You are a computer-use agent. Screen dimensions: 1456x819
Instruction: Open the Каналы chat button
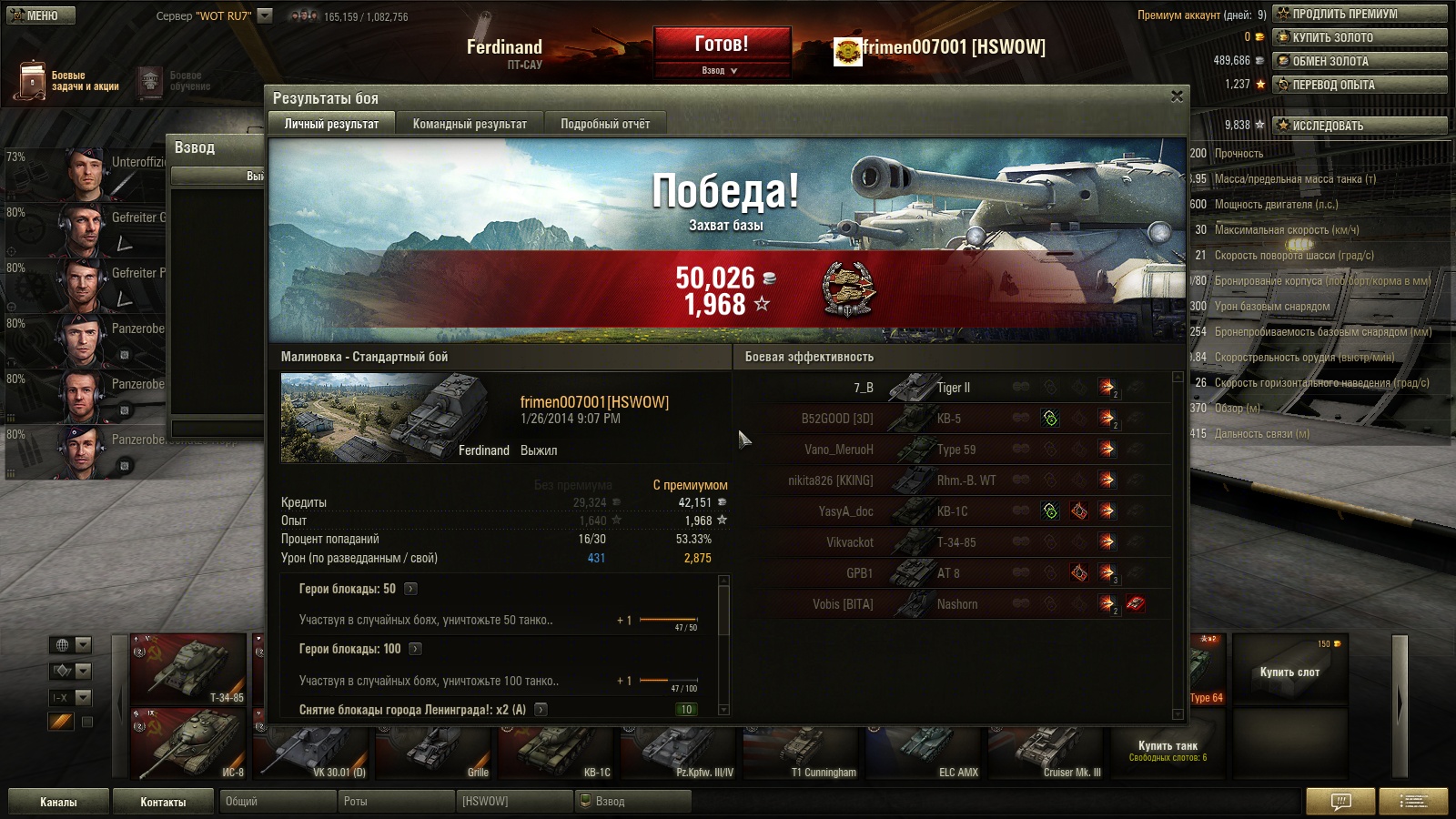tap(58, 802)
